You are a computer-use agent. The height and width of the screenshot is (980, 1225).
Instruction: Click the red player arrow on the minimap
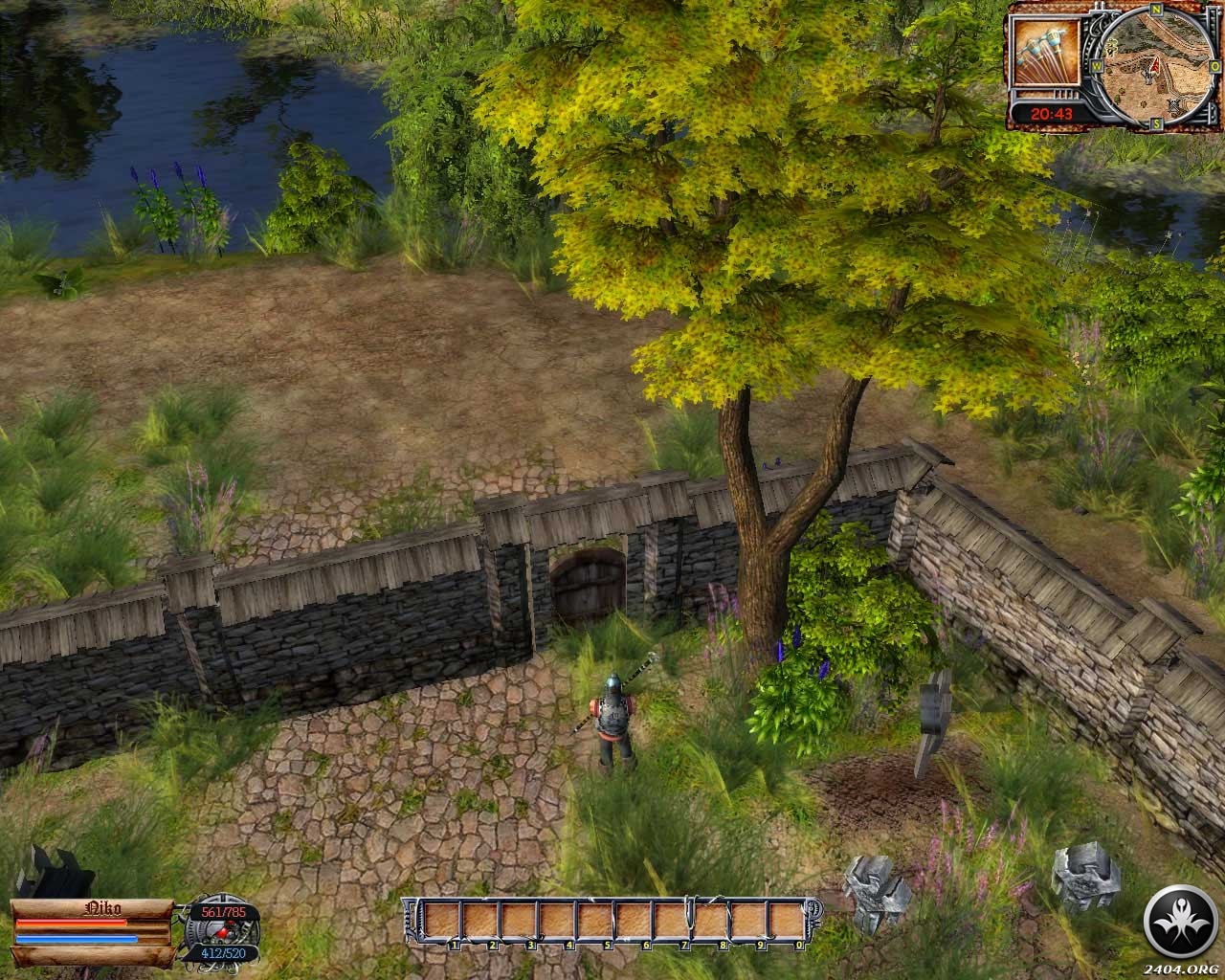(x=1154, y=65)
